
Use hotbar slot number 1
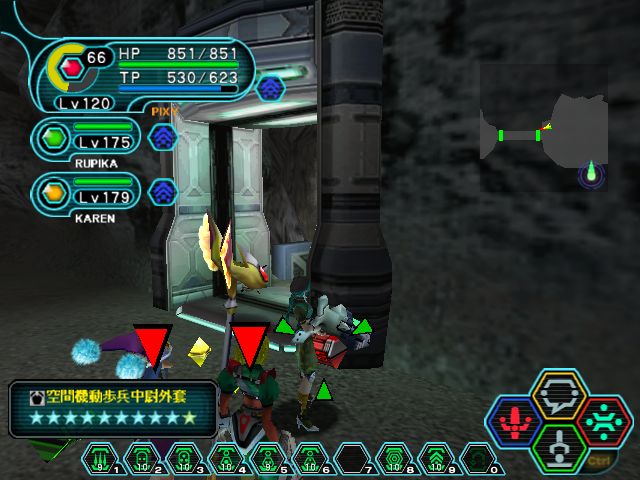click(x=102, y=459)
